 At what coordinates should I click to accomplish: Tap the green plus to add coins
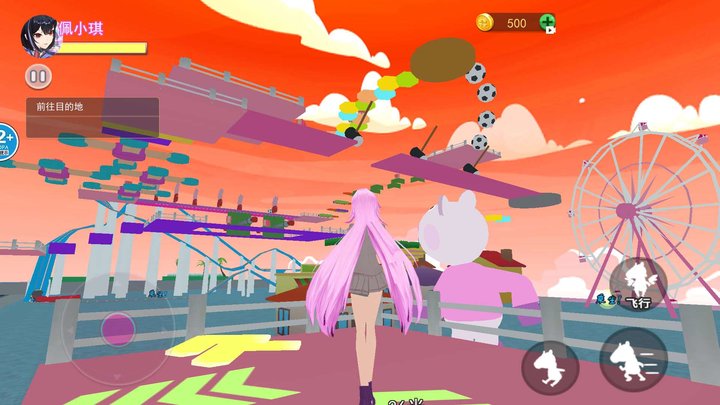tap(547, 22)
